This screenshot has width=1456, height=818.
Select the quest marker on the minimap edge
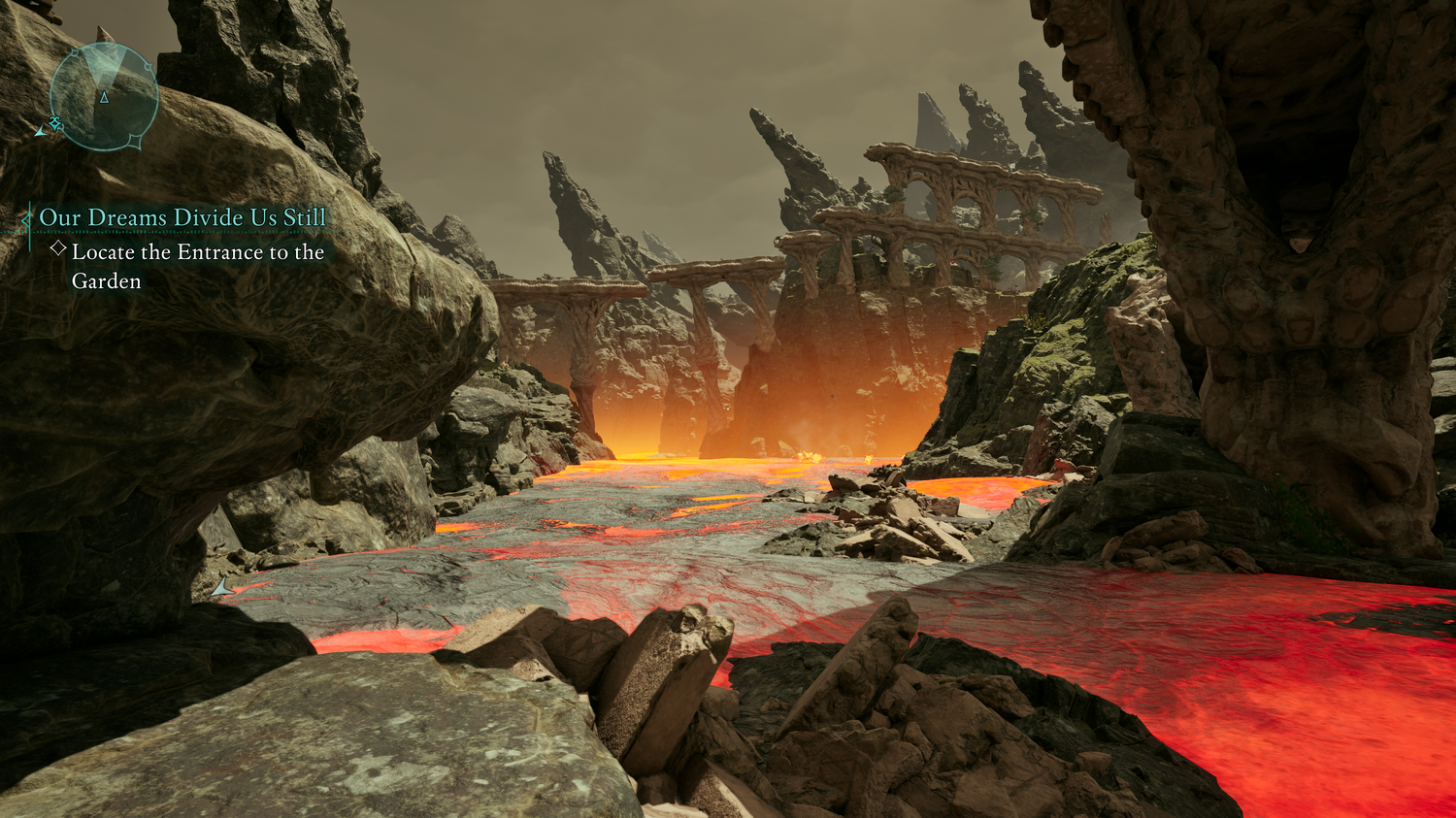(54, 123)
